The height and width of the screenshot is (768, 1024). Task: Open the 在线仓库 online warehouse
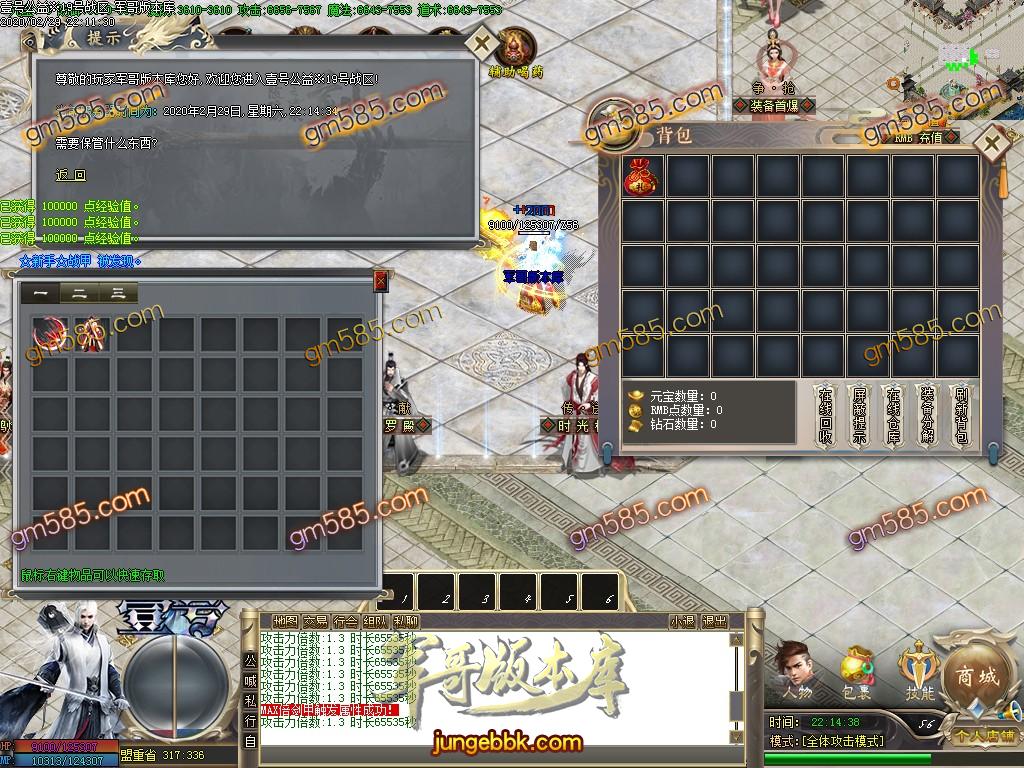point(893,415)
